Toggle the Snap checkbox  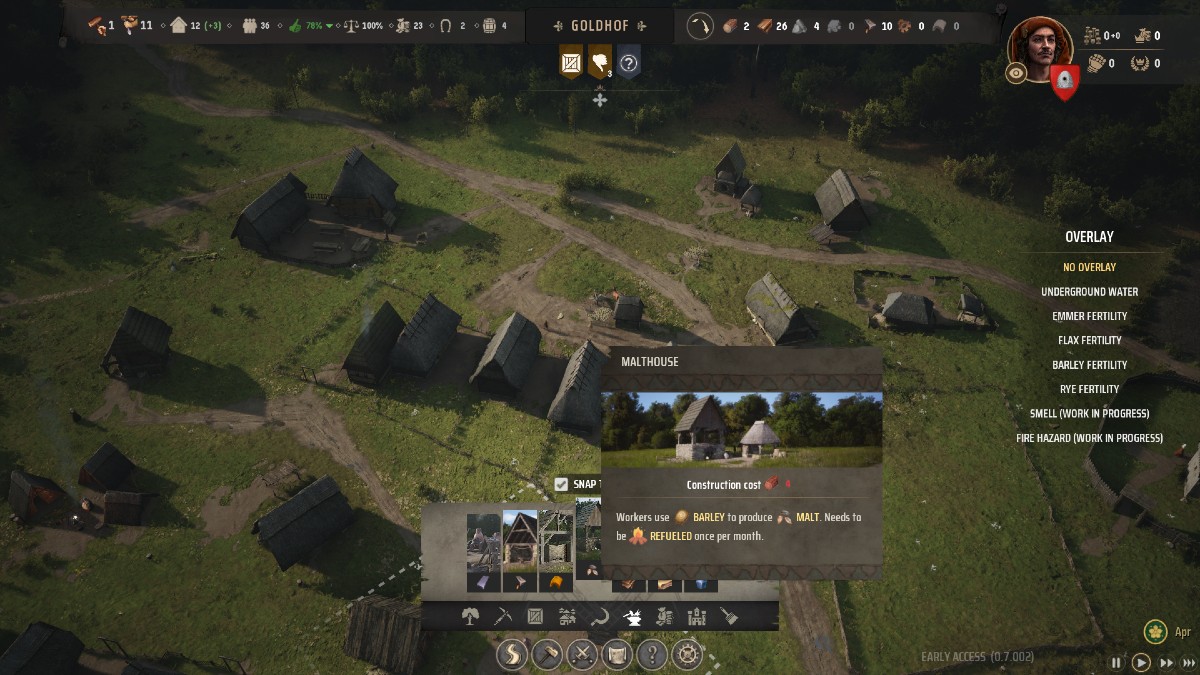click(562, 484)
